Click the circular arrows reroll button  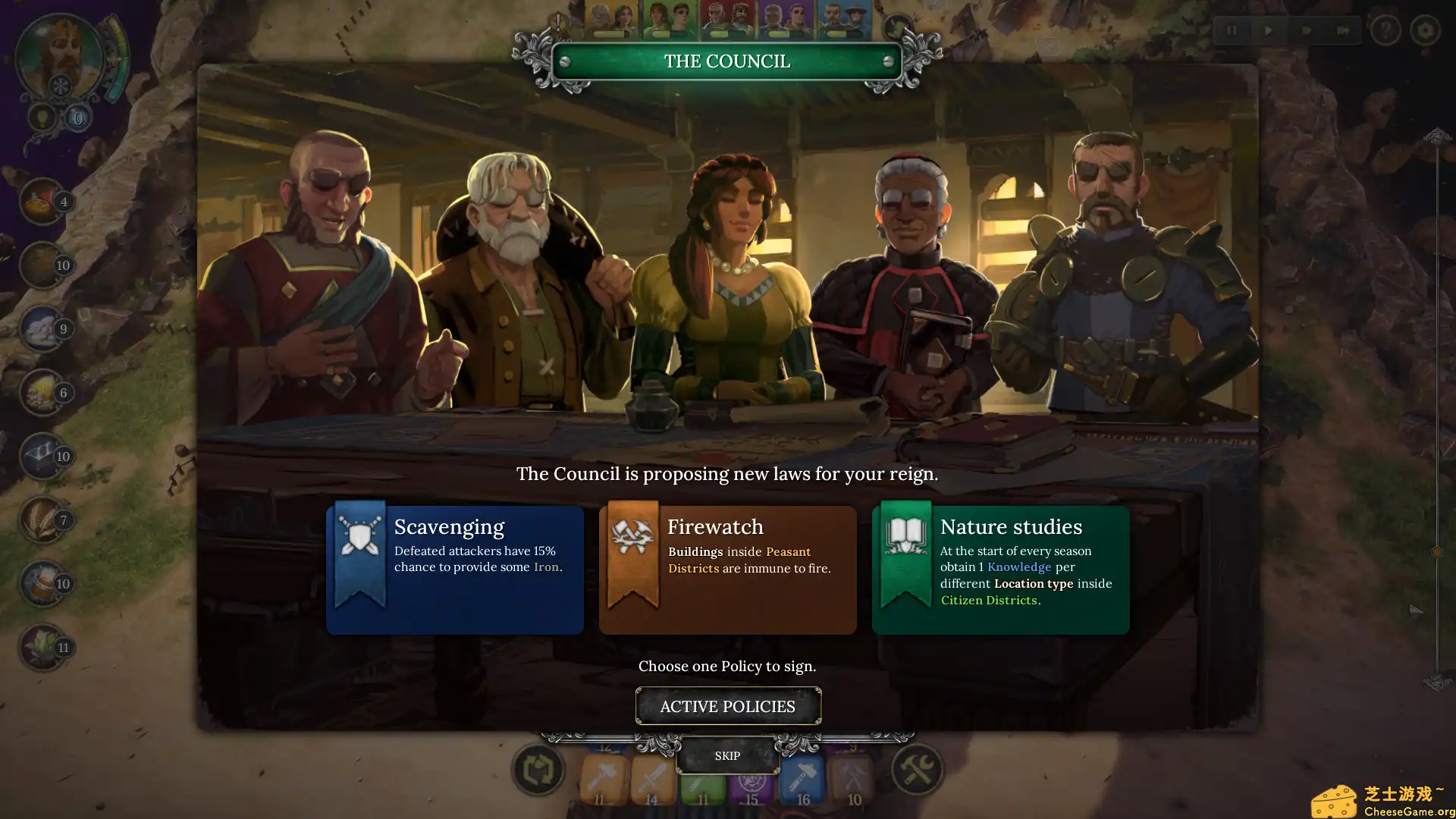tap(538, 770)
